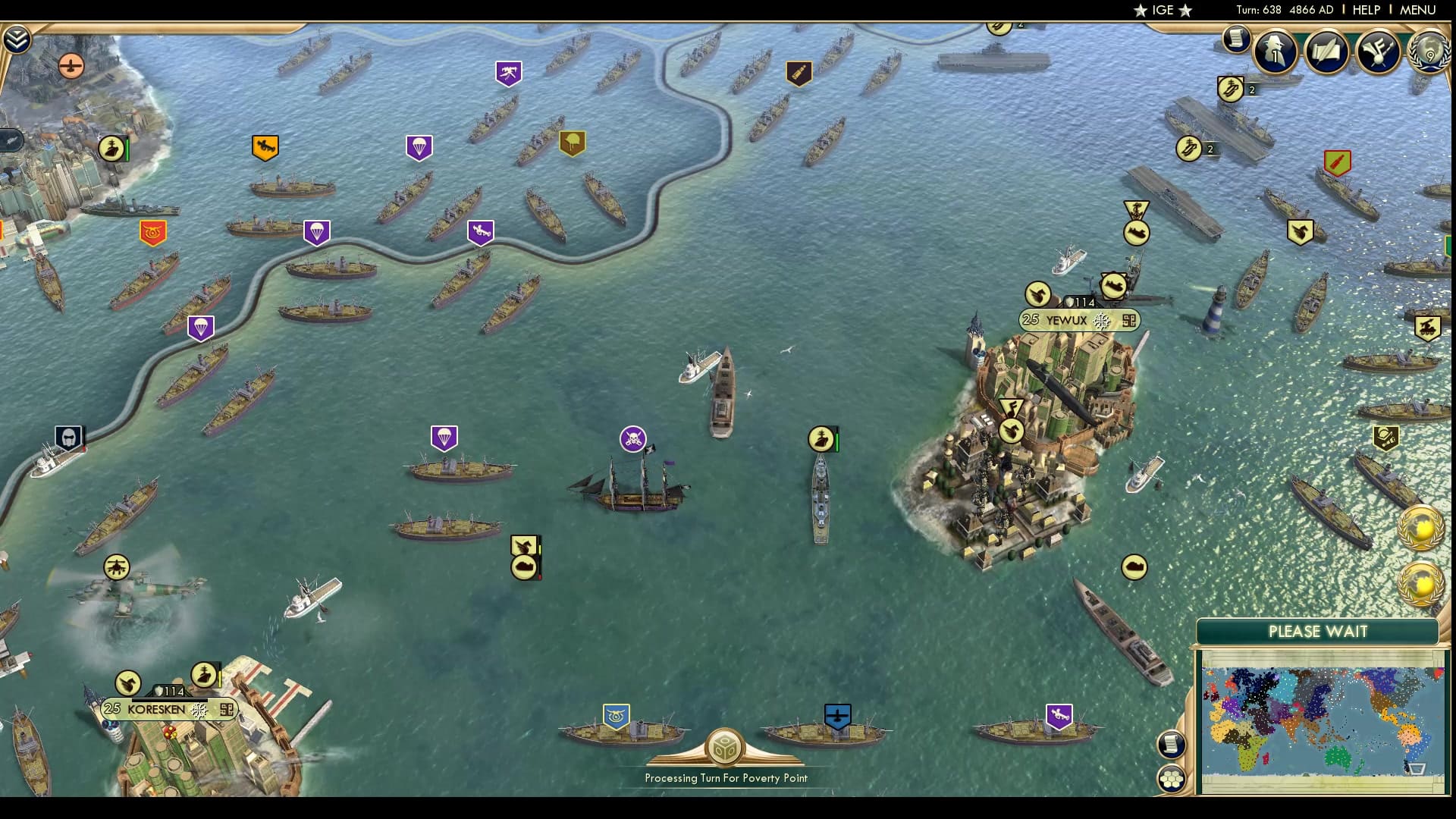Viewport: 1456px width, 819px height.
Task: Expand the Koresken city banner
Action: (225, 710)
